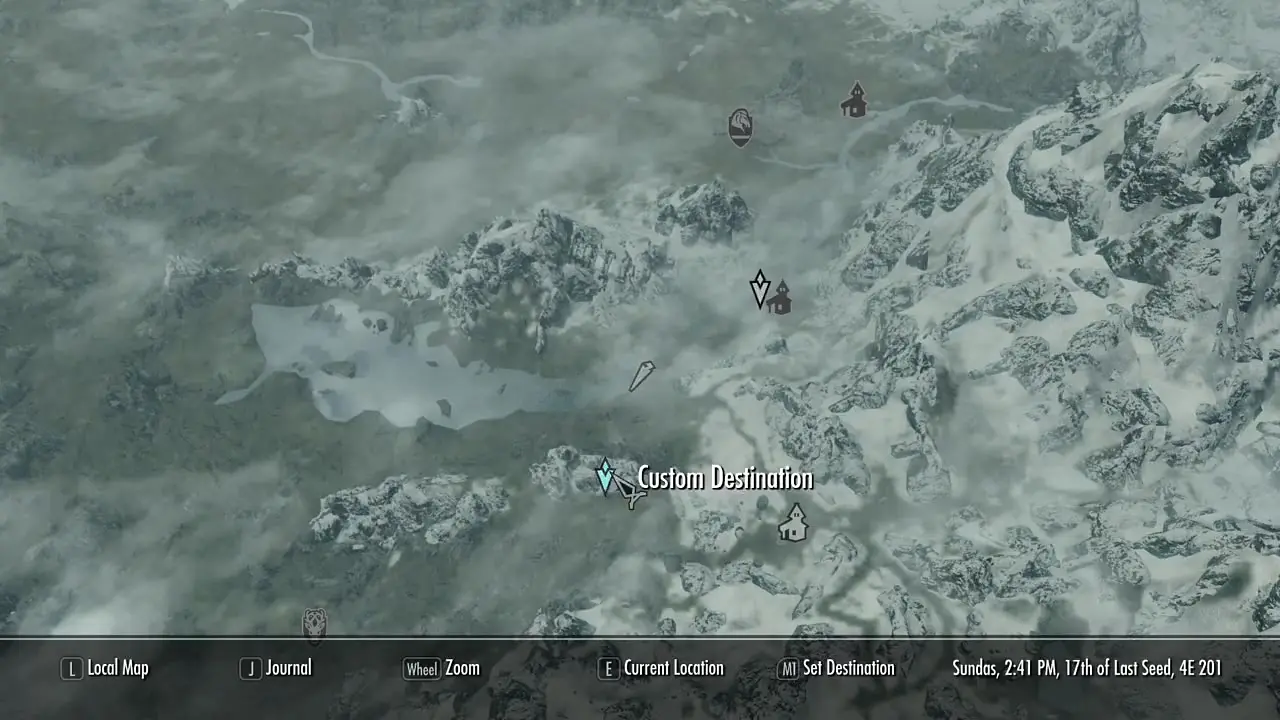Select the white discovered house marker

click(x=793, y=522)
